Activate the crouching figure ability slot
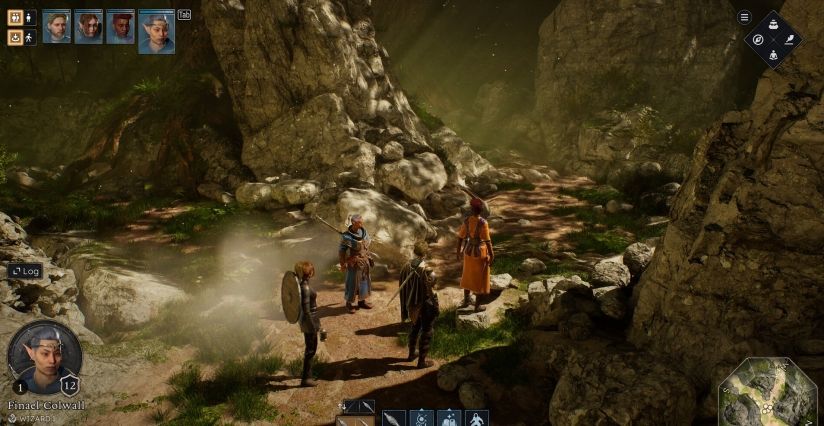The height and width of the screenshot is (426, 824). pos(477,419)
